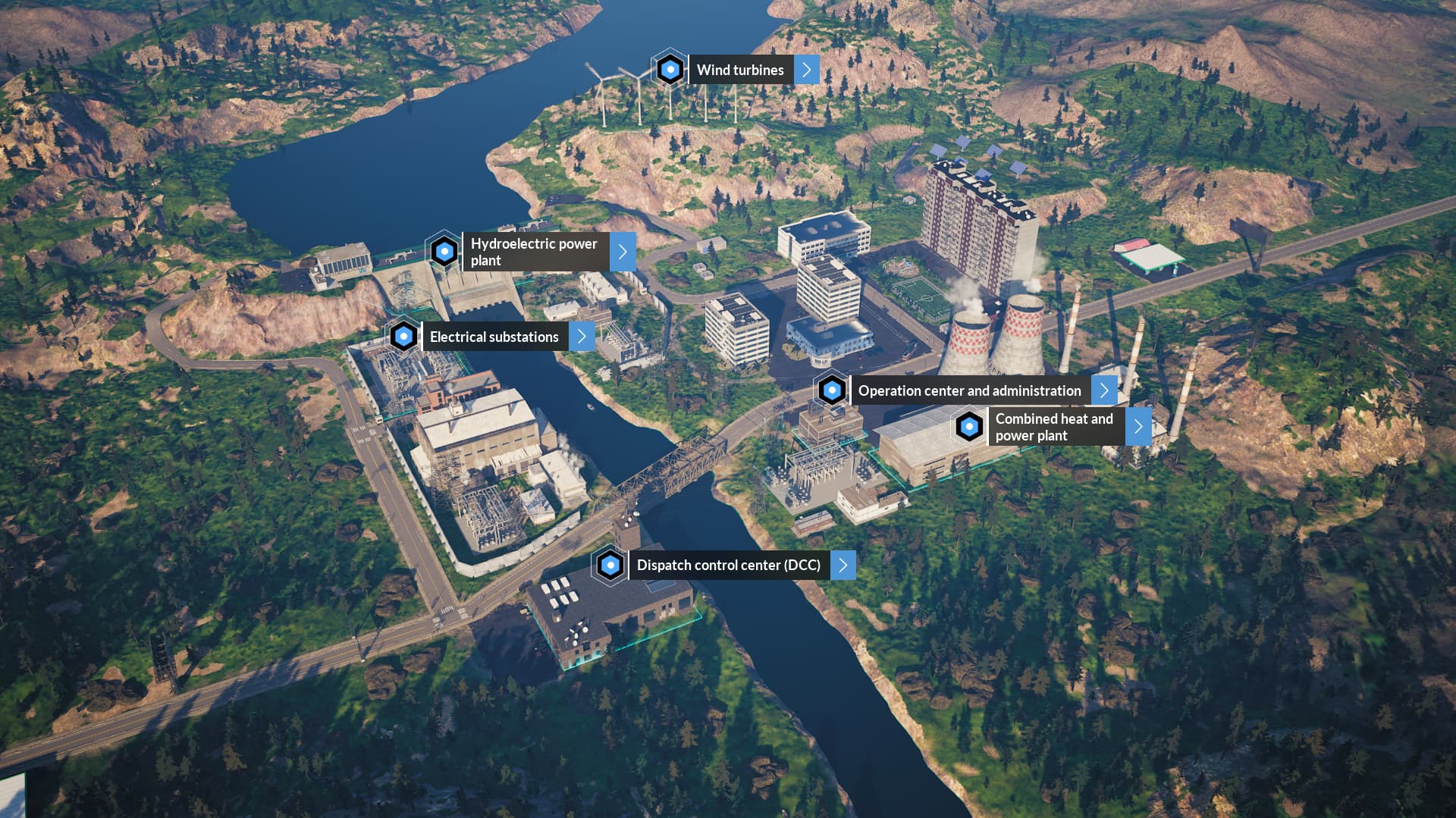Click the Combined heat plant hexagon marker
Image resolution: width=1456 pixels, height=818 pixels.
(969, 427)
